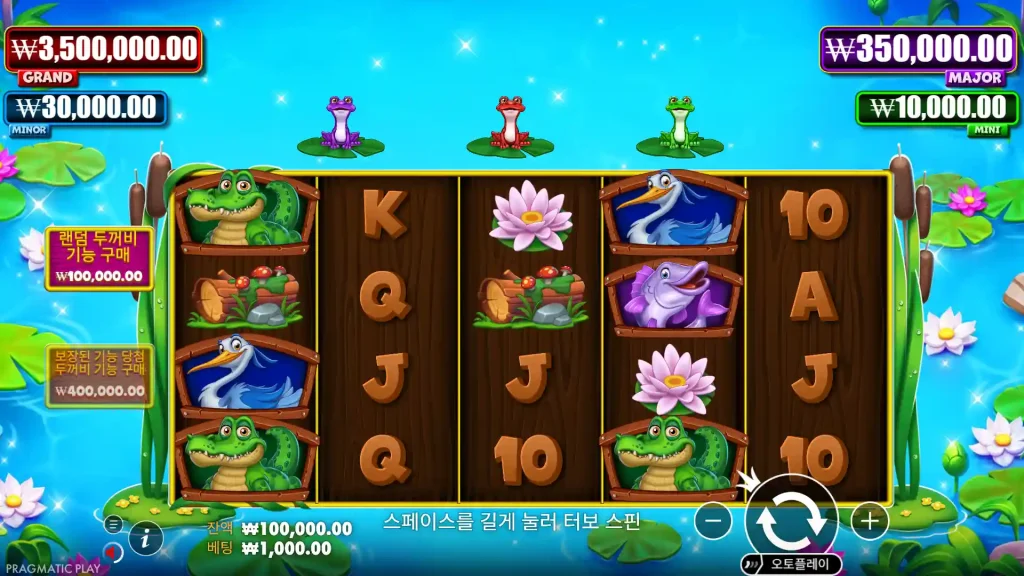This screenshot has height=576, width=1024.
Task: Decrease the bet with the minus button
Action: [713, 521]
